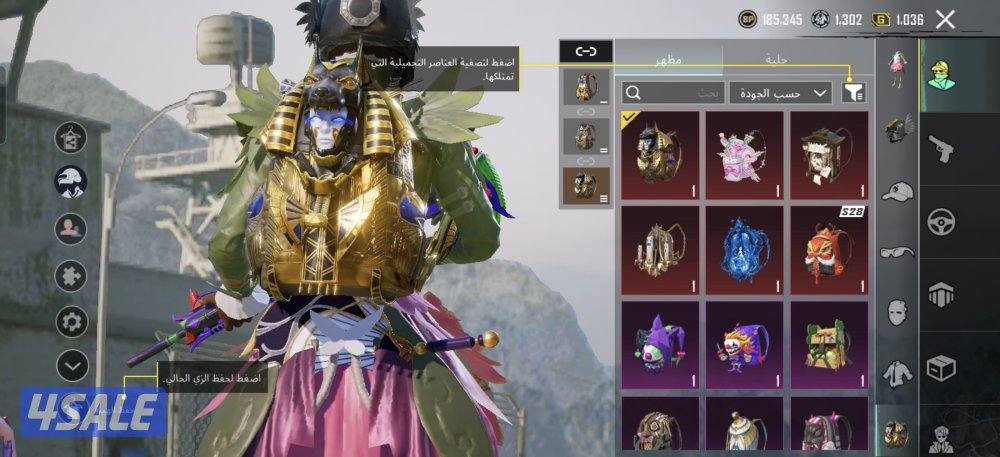The height and width of the screenshot is (457, 1000).
Task: Open the pistol weapons category
Action: click(x=940, y=149)
